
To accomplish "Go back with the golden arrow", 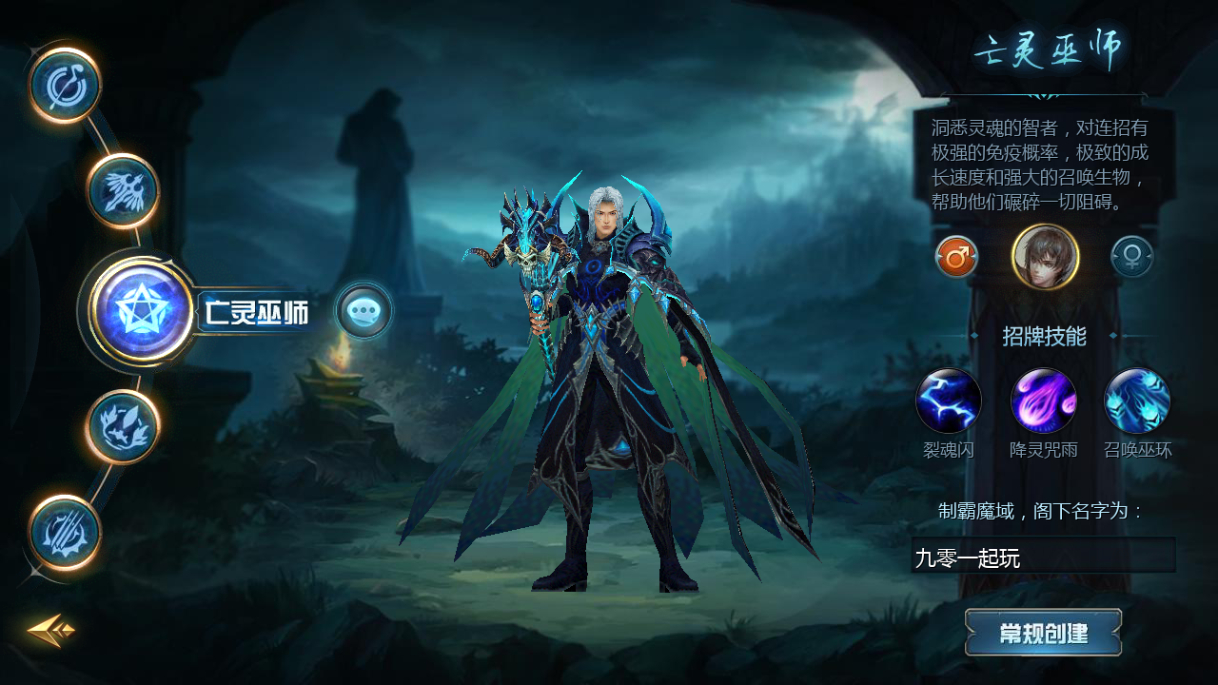I will [x=51, y=629].
